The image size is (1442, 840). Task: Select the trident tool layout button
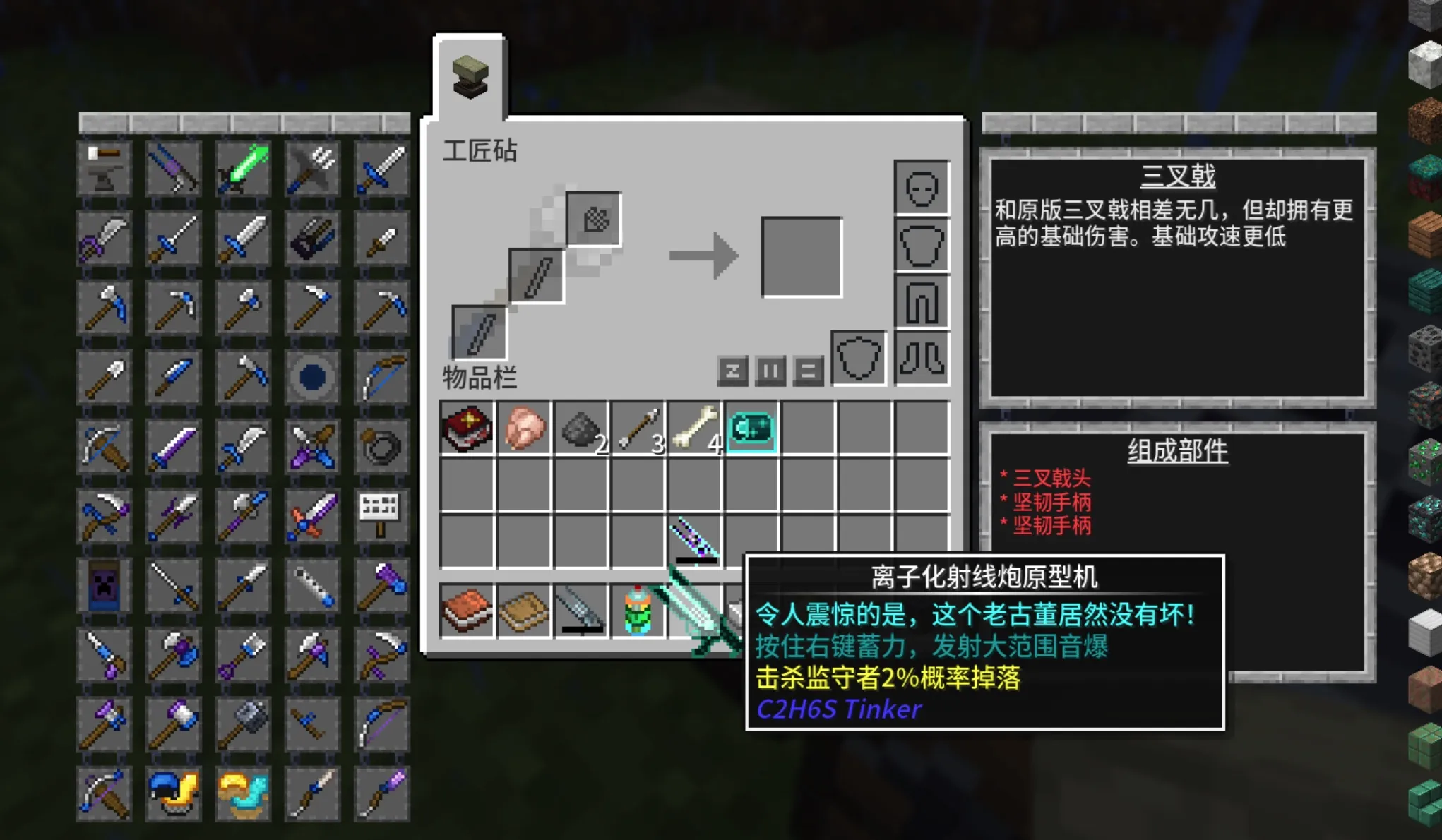(313, 169)
